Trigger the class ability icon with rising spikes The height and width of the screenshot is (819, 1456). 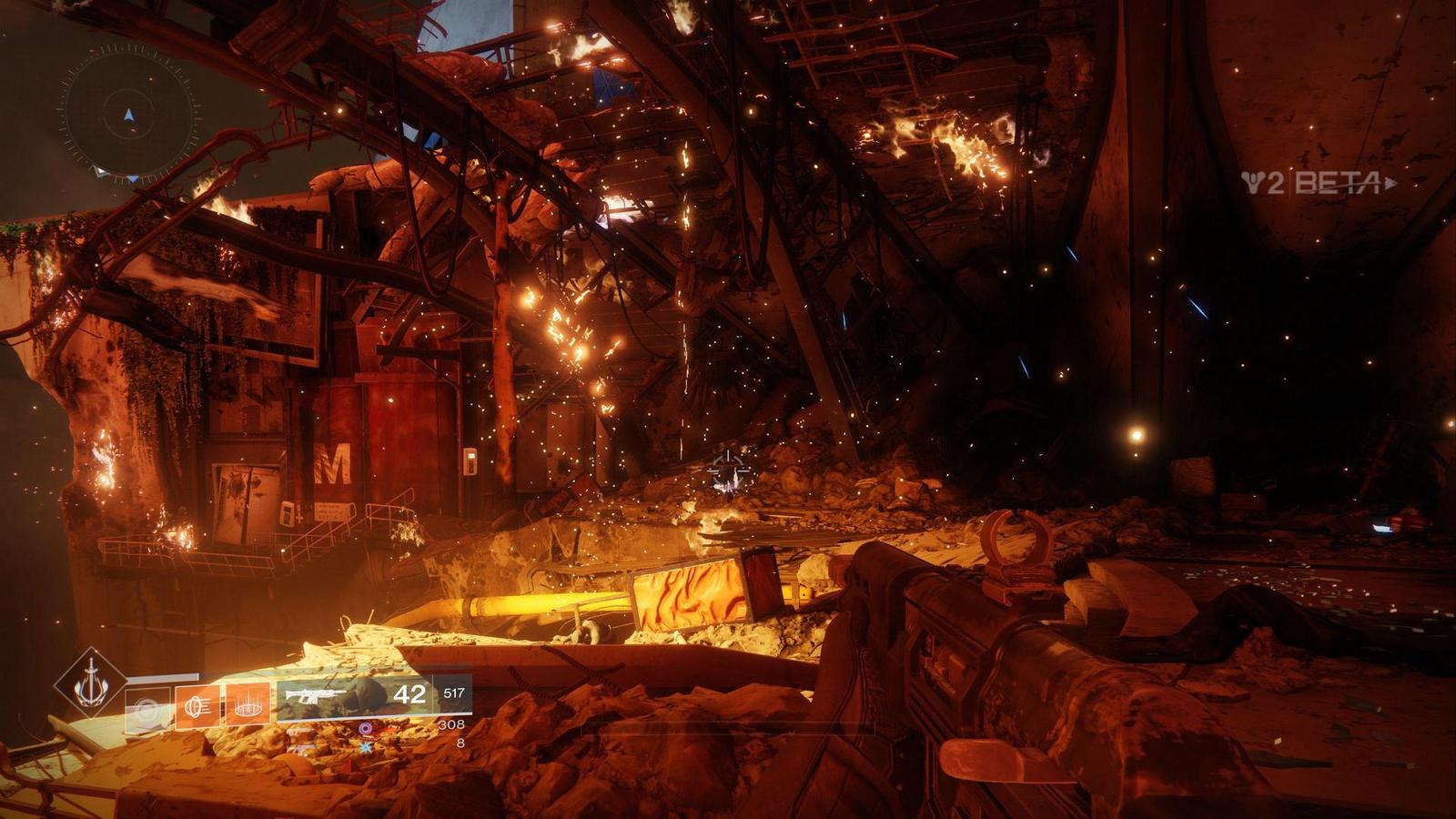pos(248,703)
